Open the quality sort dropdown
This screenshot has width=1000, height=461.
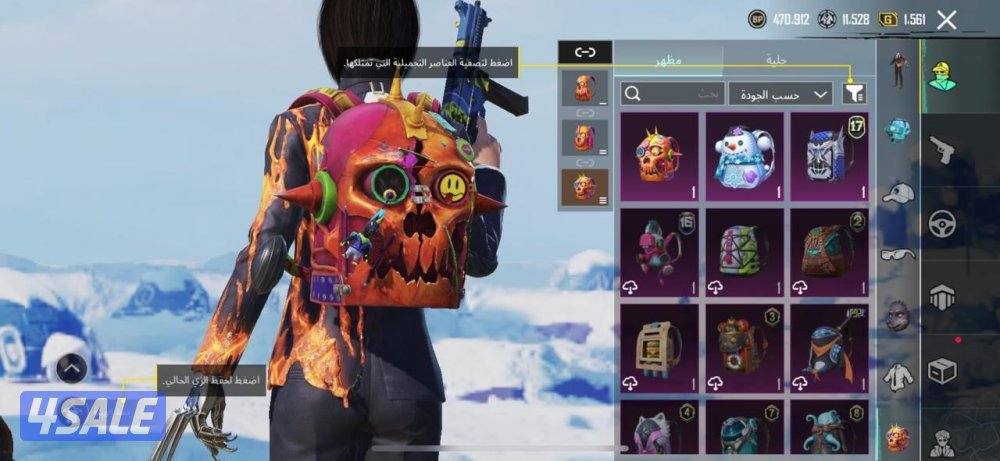(781, 94)
